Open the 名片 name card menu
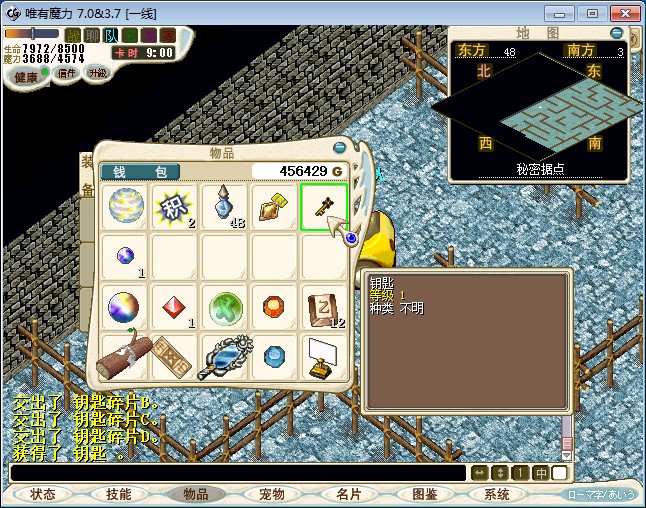The image size is (646, 508). (x=348, y=494)
